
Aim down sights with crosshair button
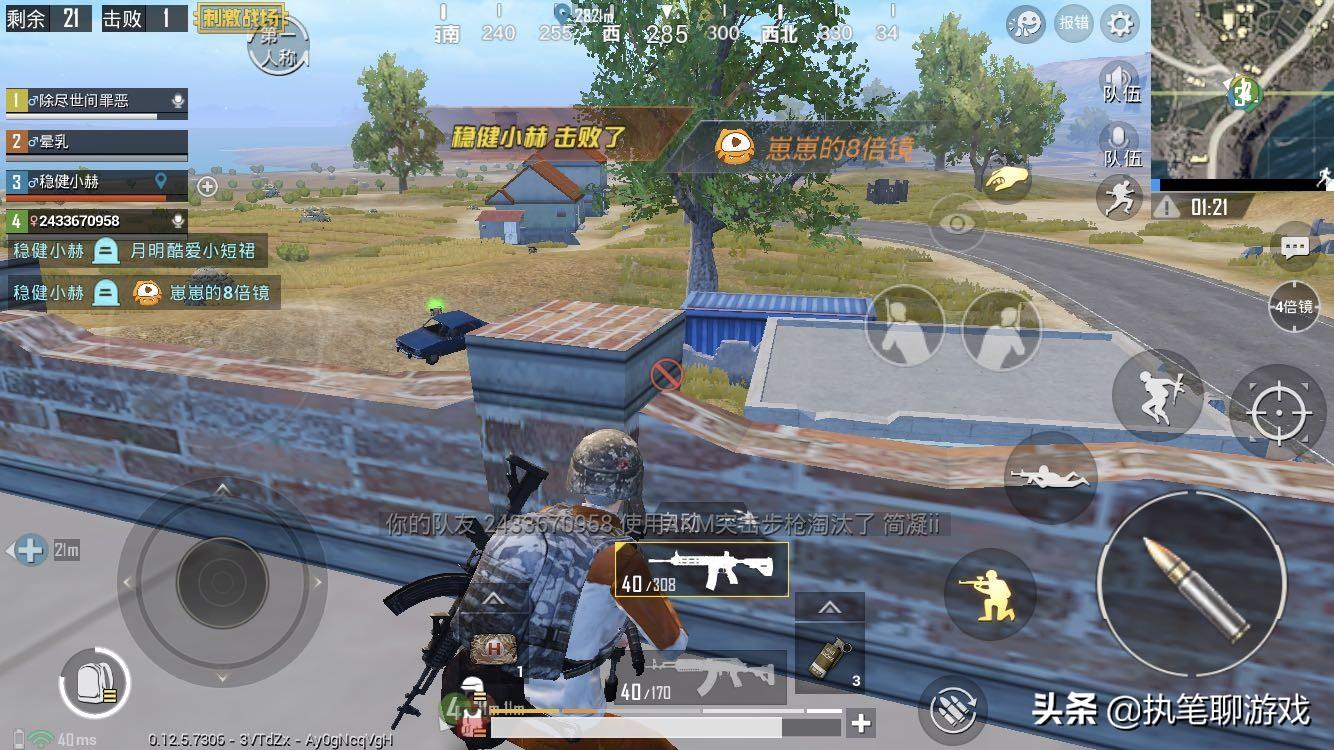(x=1281, y=412)
